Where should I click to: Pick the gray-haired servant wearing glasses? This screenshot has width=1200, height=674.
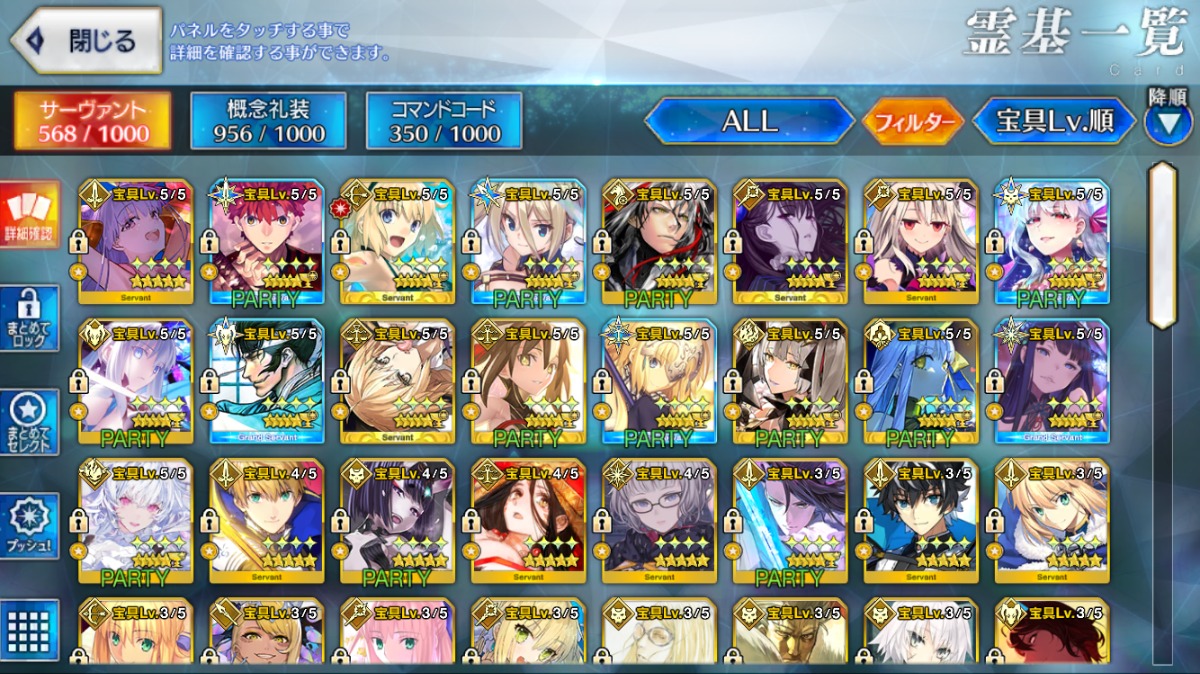(x=659, y=521)
